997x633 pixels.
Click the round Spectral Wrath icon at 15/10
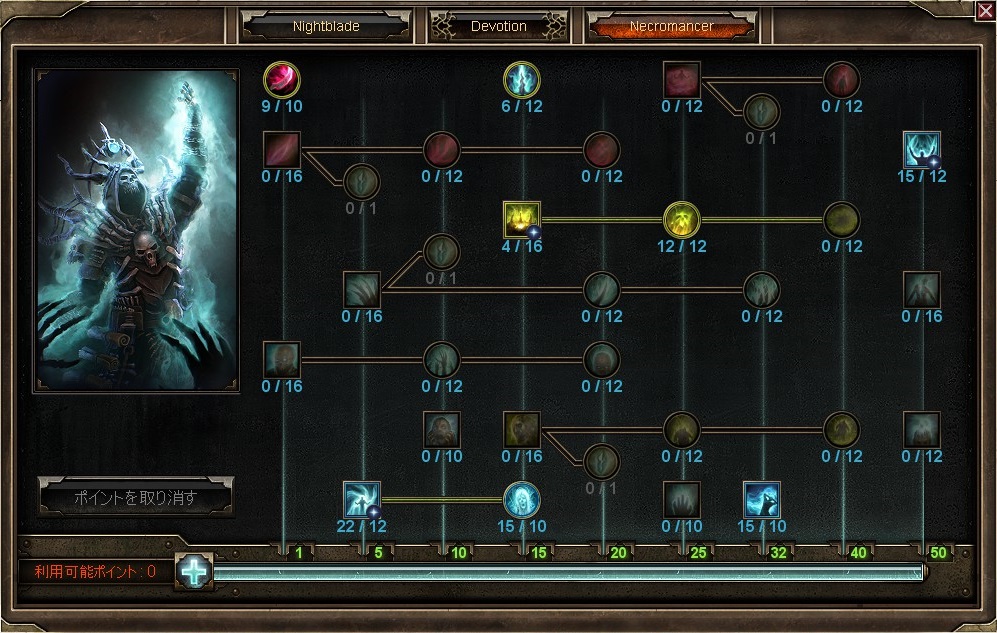(522, 499)
